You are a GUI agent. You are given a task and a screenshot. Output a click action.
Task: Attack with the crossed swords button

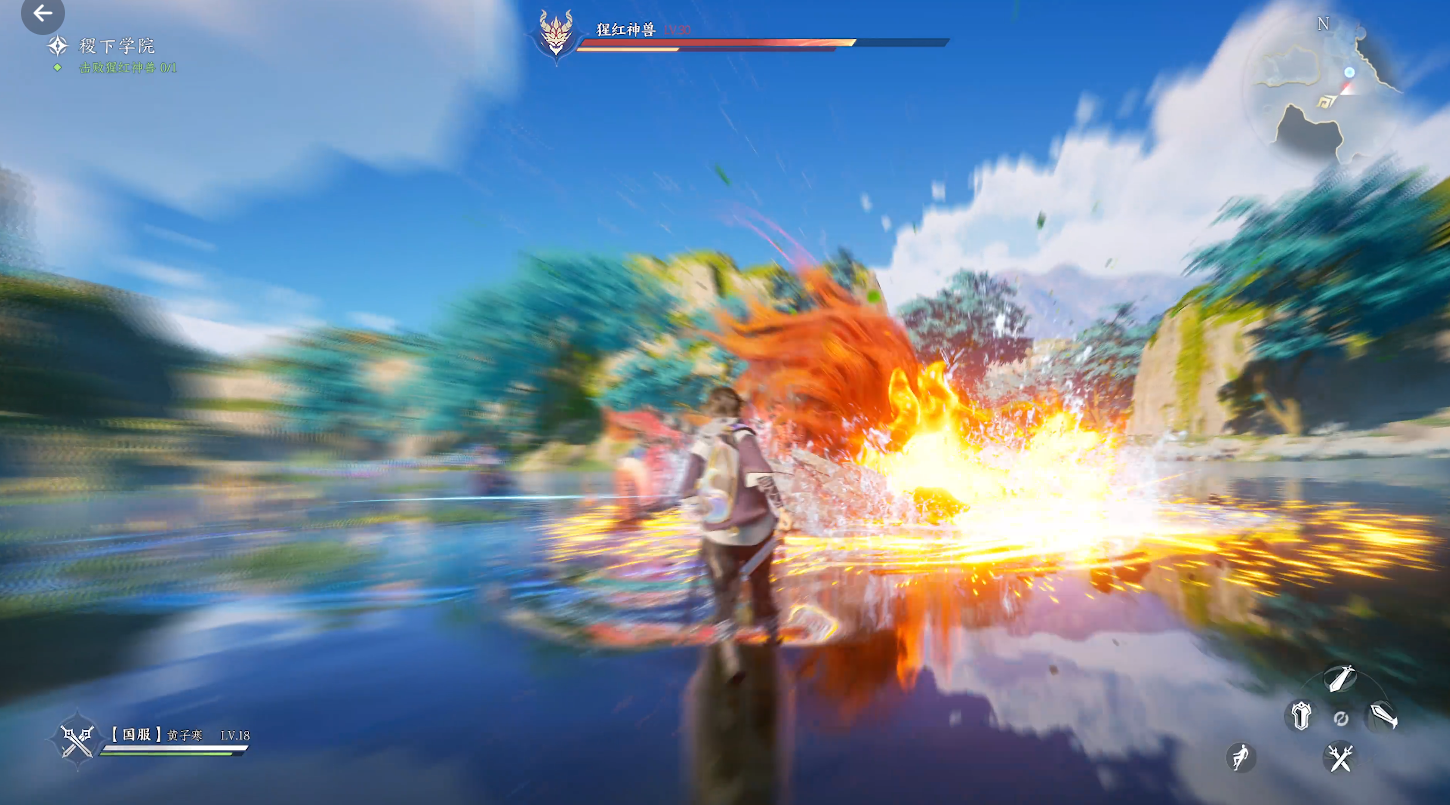pos(1339,757)
